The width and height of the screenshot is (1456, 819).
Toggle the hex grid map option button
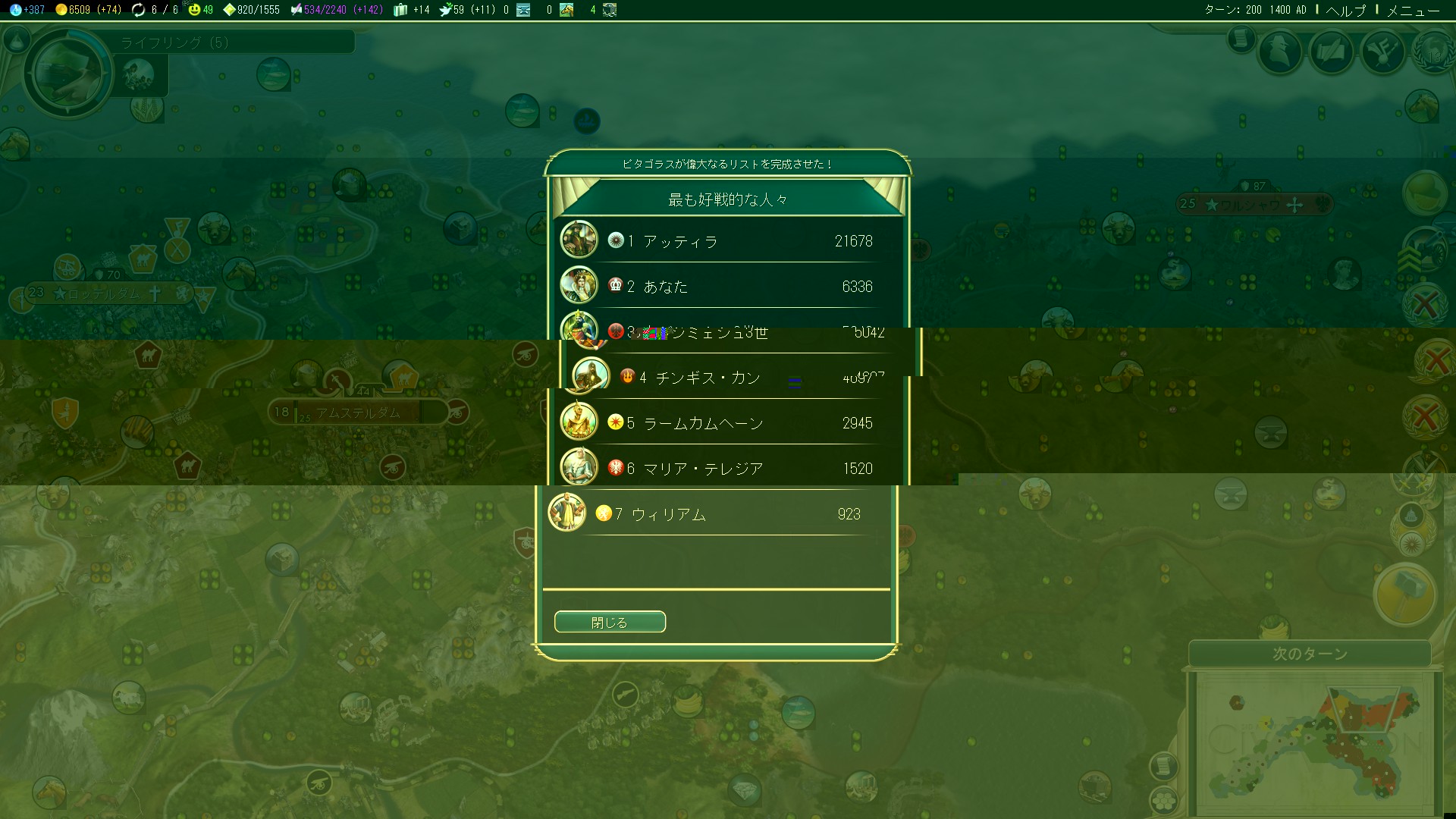tap(1163, 799)
